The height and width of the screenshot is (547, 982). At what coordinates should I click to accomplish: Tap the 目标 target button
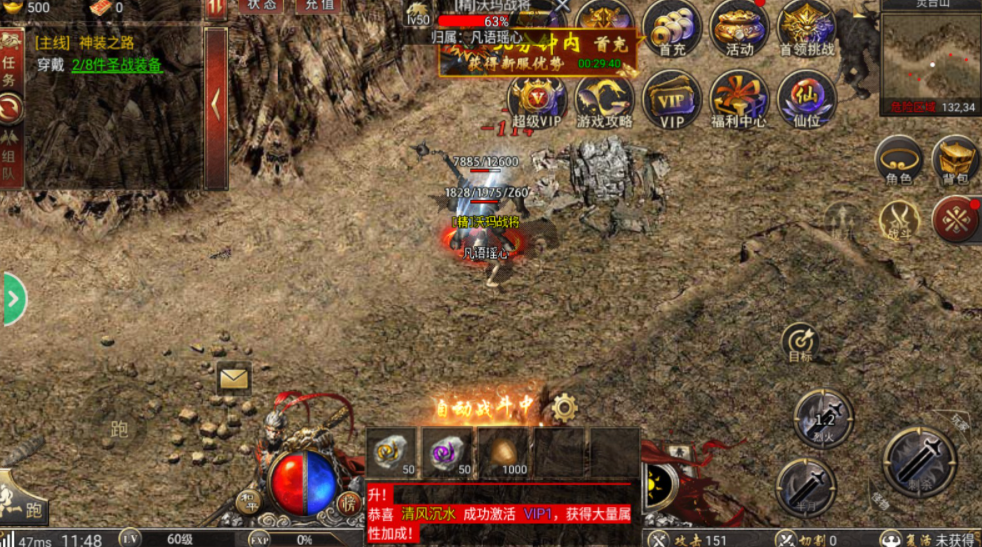click(x=800, y=343)
